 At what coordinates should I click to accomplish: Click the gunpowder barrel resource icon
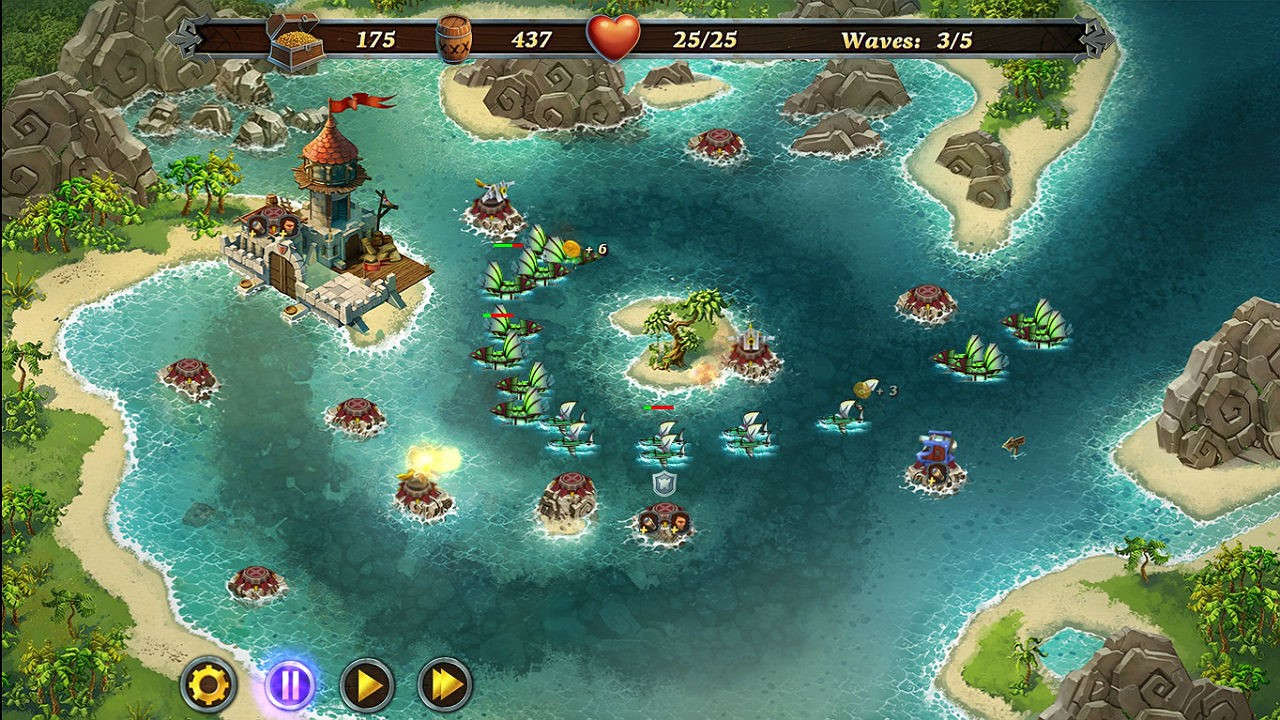point(455,37)
